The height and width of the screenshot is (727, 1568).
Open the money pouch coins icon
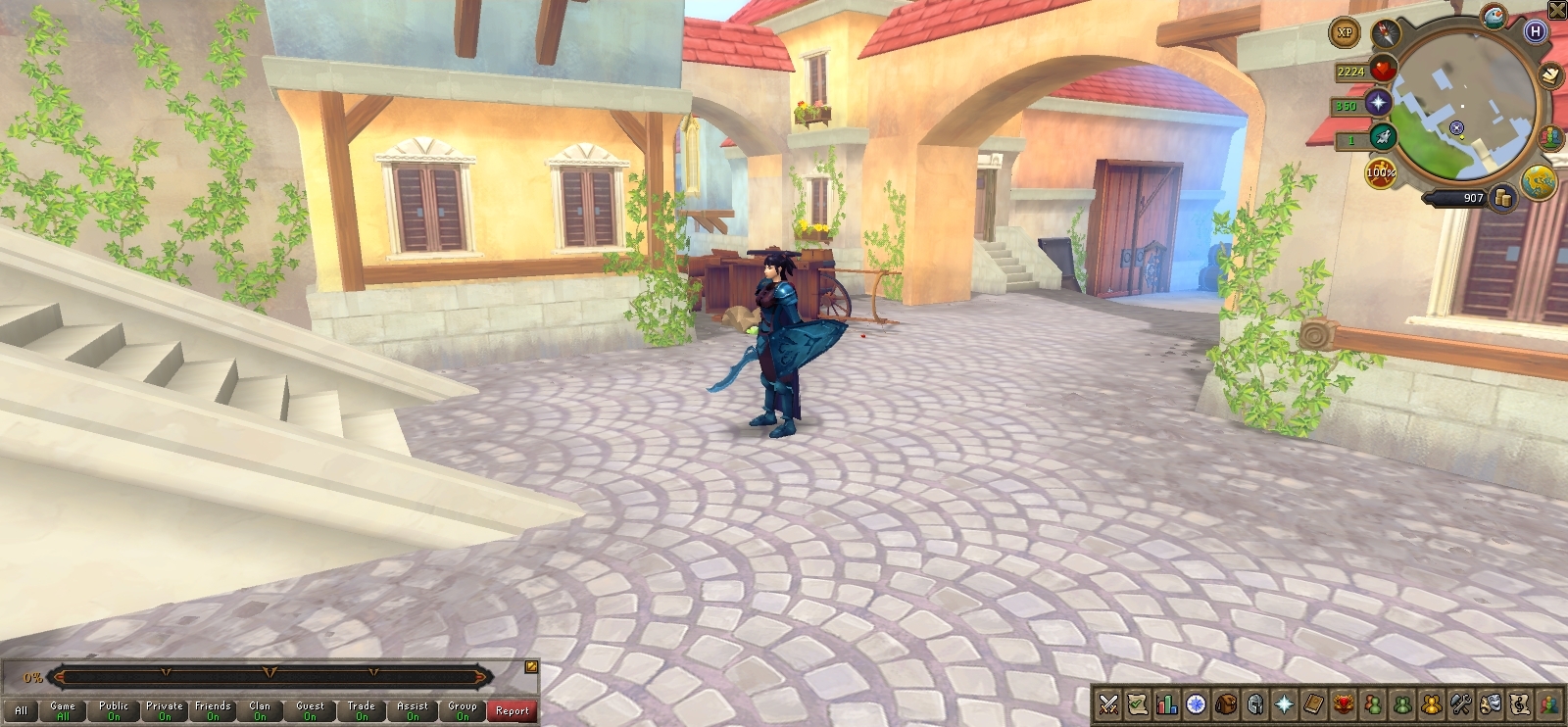[1502, 199]
